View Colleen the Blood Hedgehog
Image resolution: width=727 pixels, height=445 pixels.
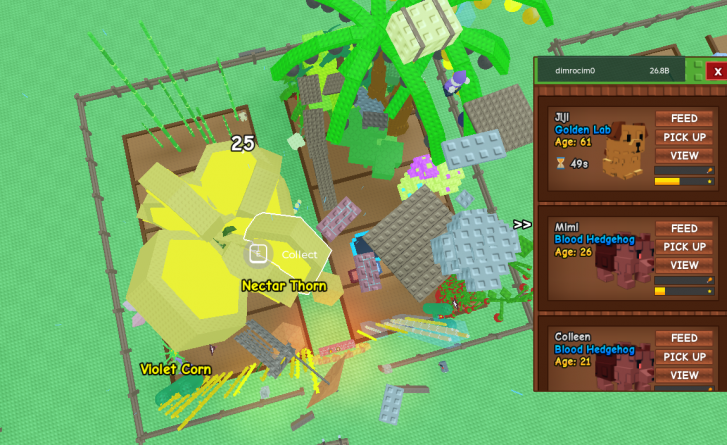(684, 375)
